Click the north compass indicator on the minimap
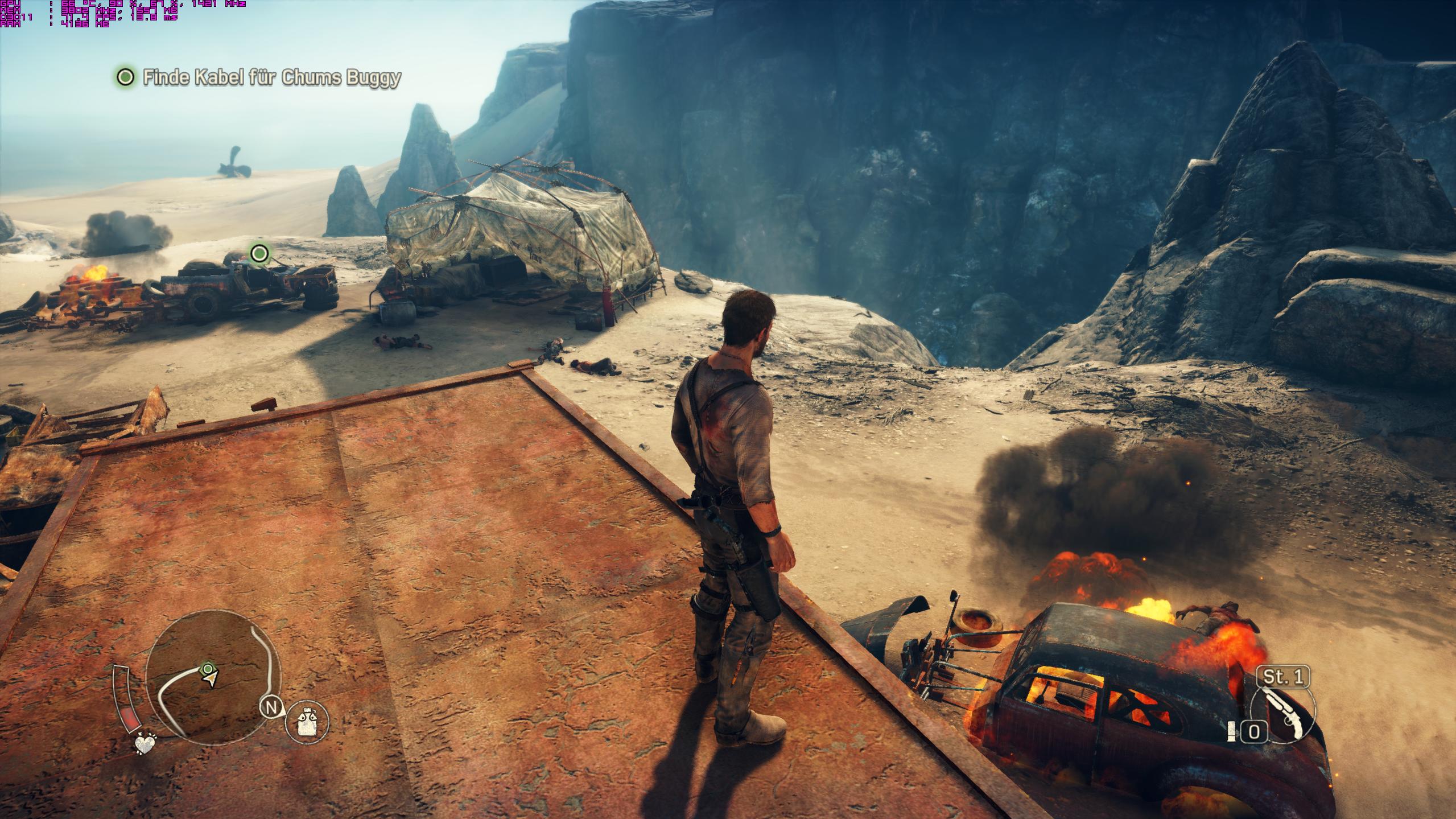Viewport: 1456px width, 819px height. (x=271, y=708)
